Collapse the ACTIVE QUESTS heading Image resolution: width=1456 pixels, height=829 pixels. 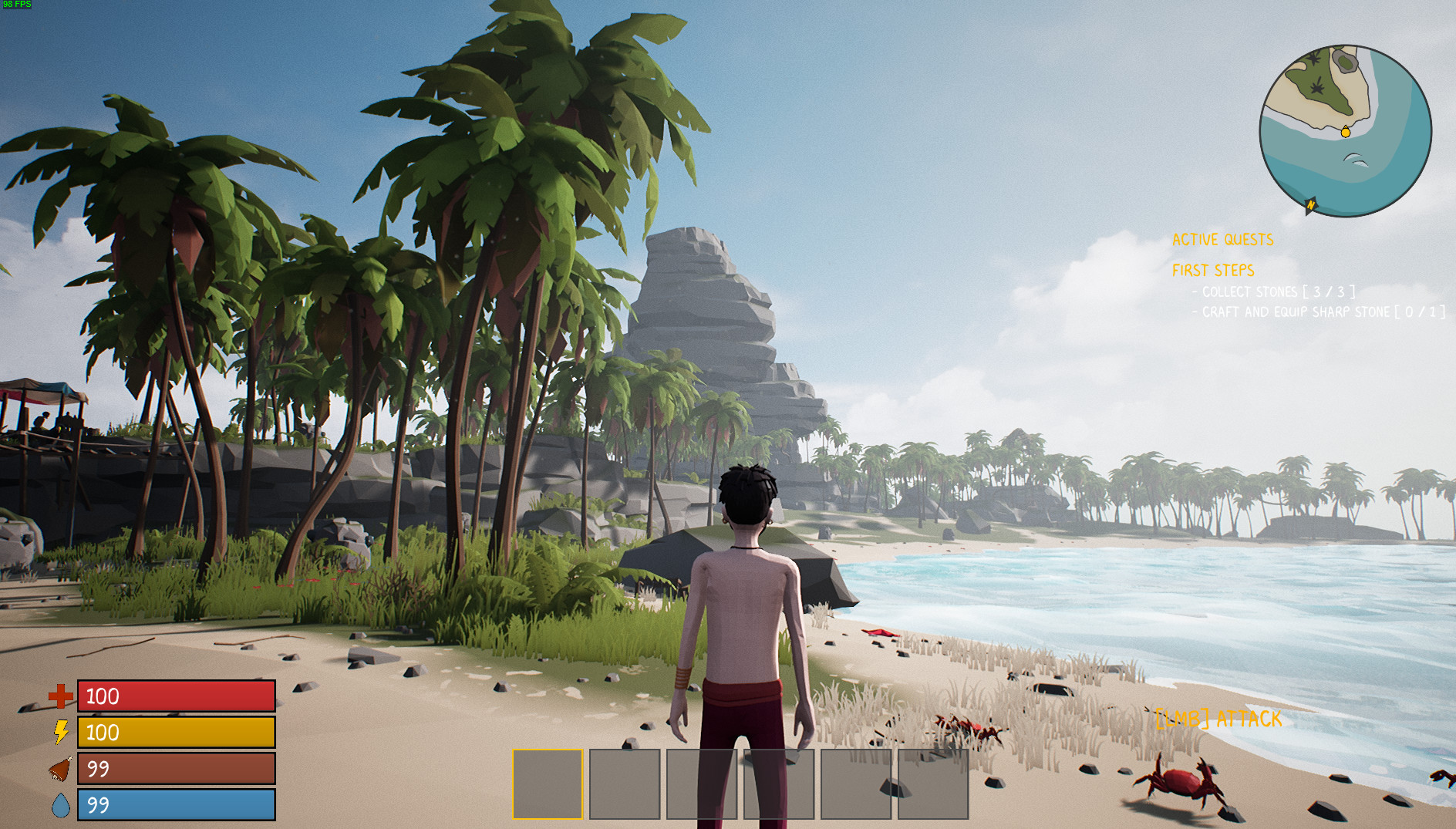tap(1223, 240)
